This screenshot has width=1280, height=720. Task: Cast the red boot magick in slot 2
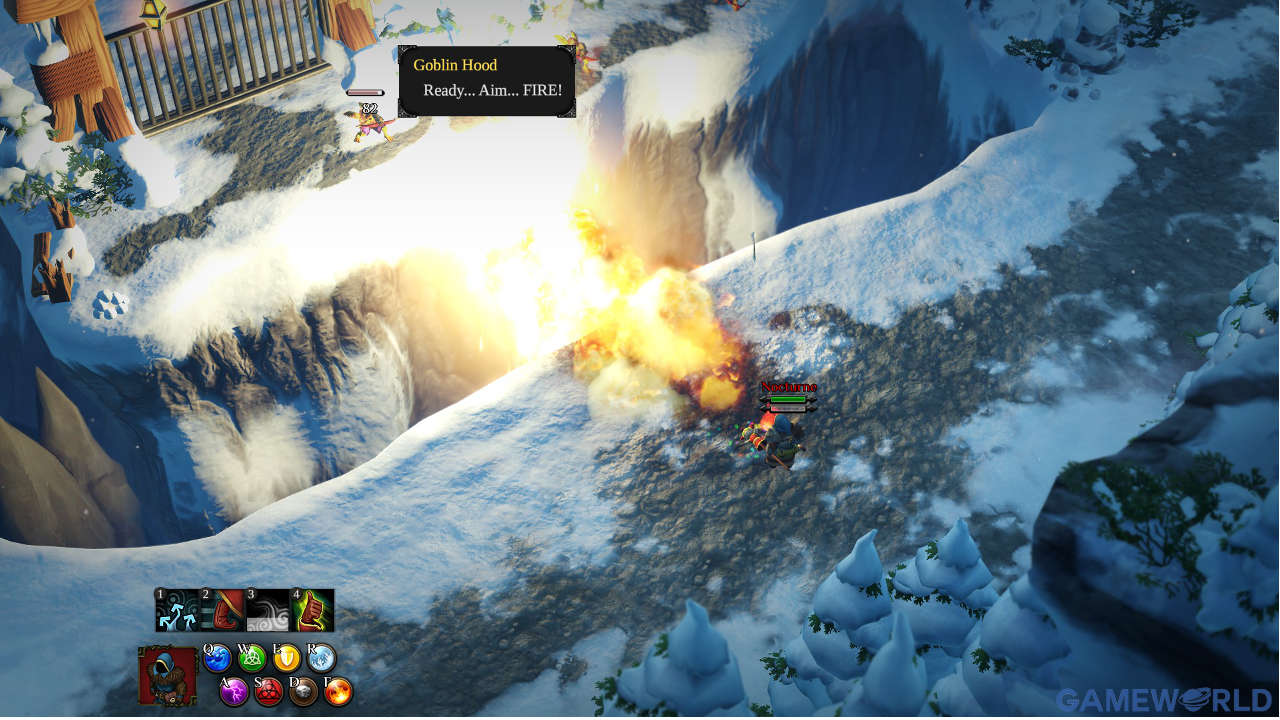click(x=223, y=610)
